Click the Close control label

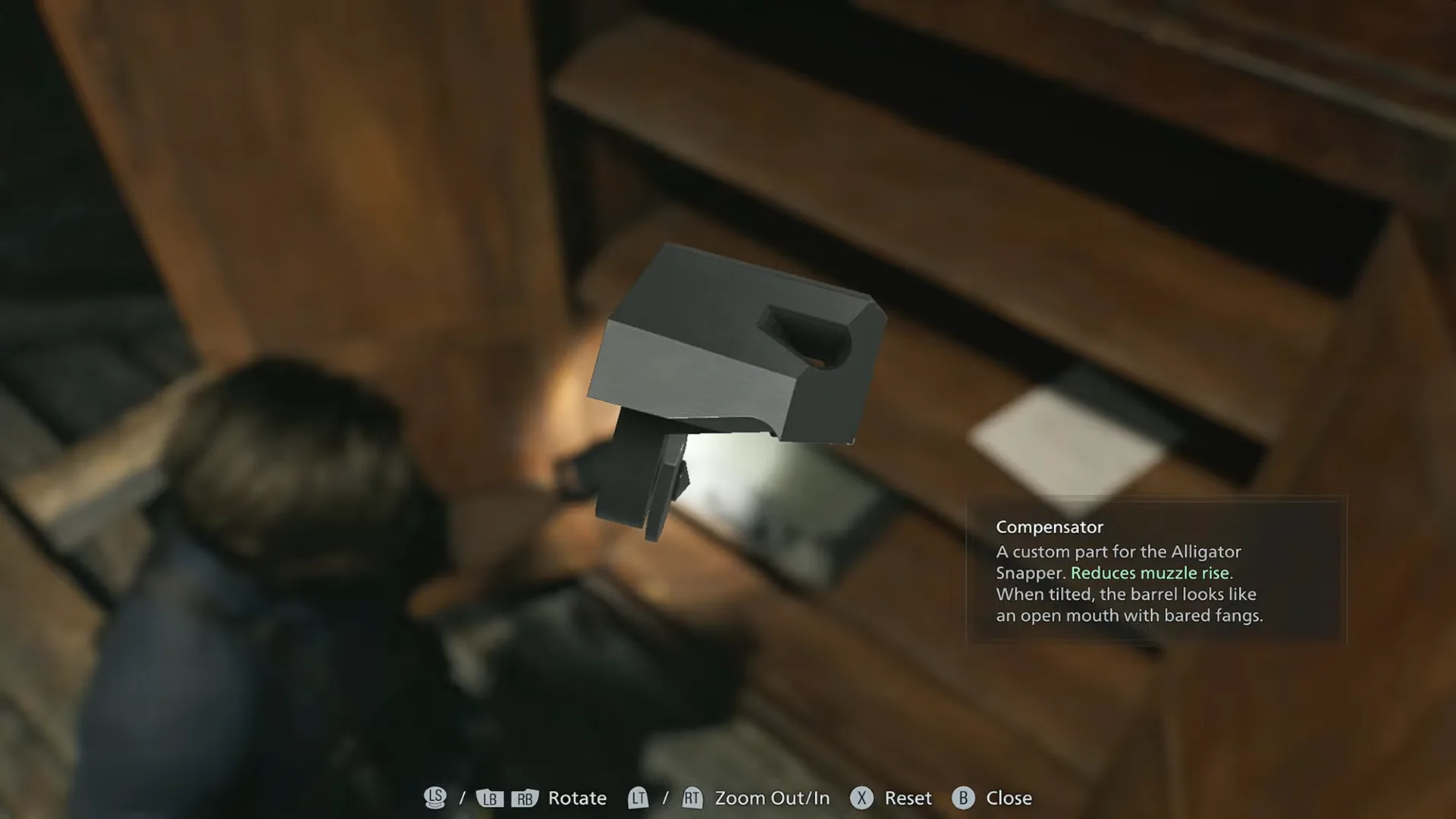coord(1009,798)
